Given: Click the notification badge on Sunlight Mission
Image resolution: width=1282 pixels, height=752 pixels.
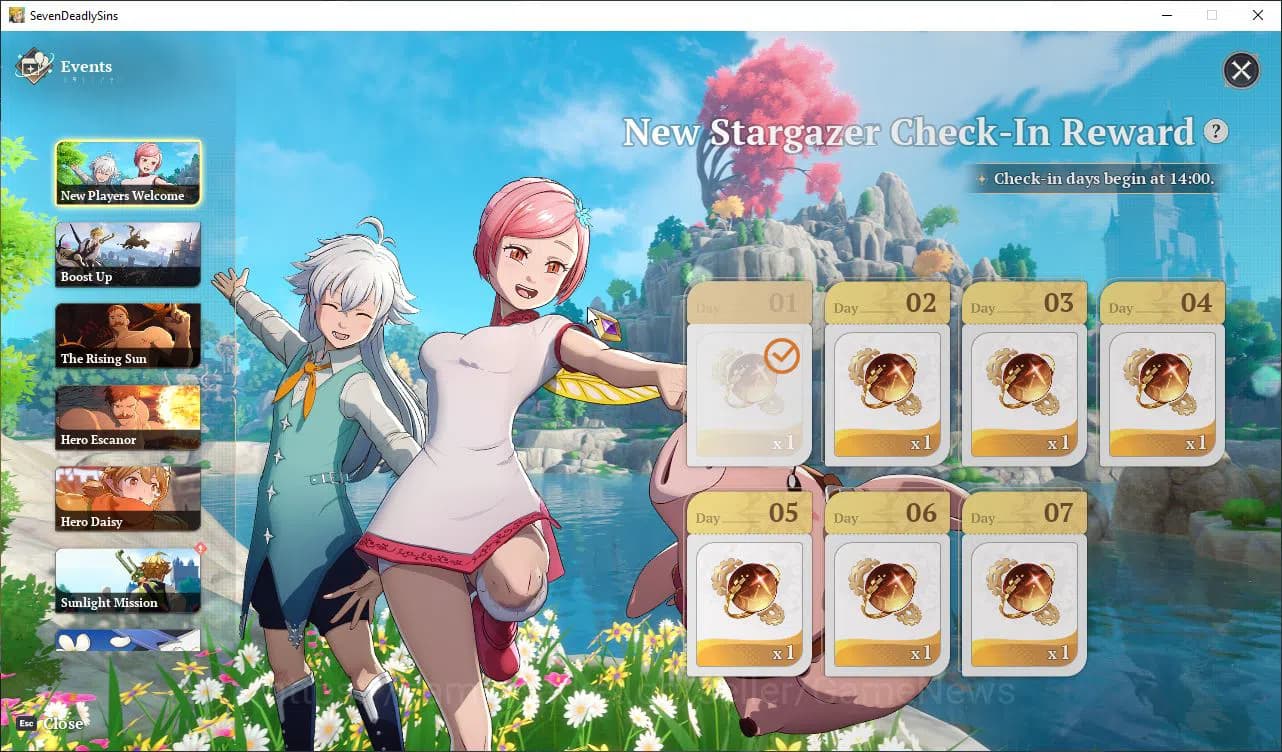Looking at the screenshot, I should tap(200, 548).
